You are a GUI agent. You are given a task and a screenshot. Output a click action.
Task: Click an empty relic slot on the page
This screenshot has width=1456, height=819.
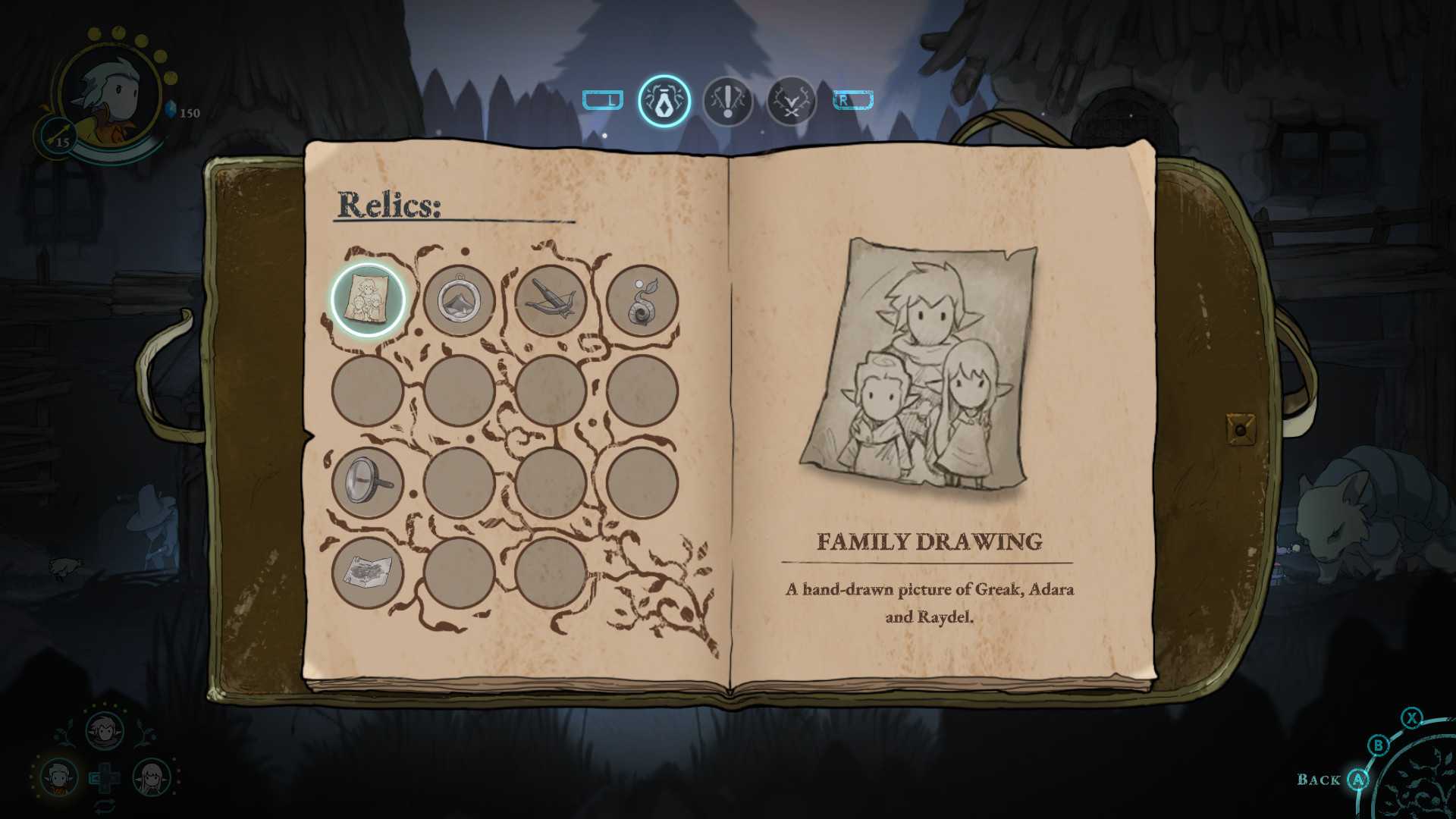459,392
